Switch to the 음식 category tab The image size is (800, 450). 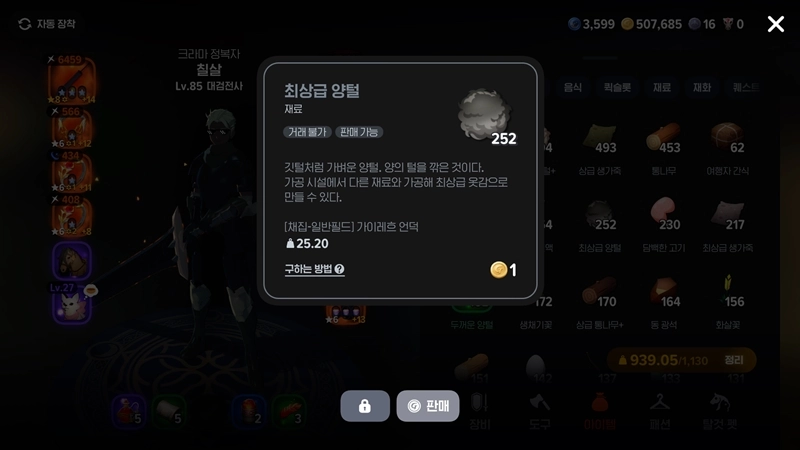(572, 88)
